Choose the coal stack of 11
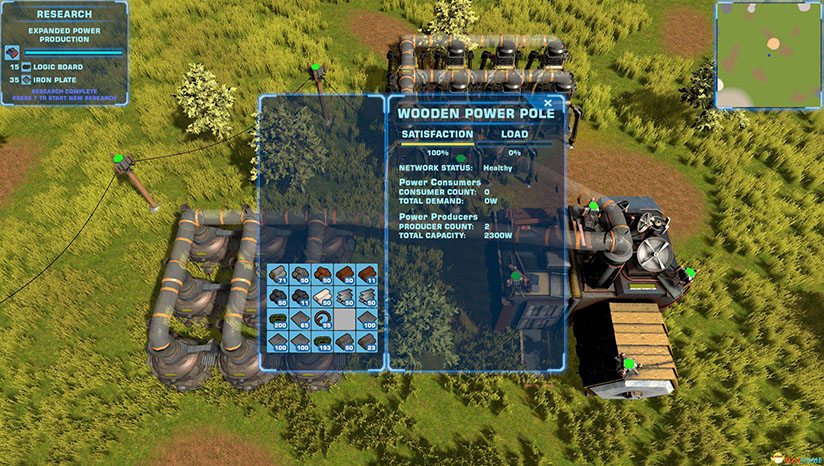Screen dimensions: 824x466 pos(301,296)
